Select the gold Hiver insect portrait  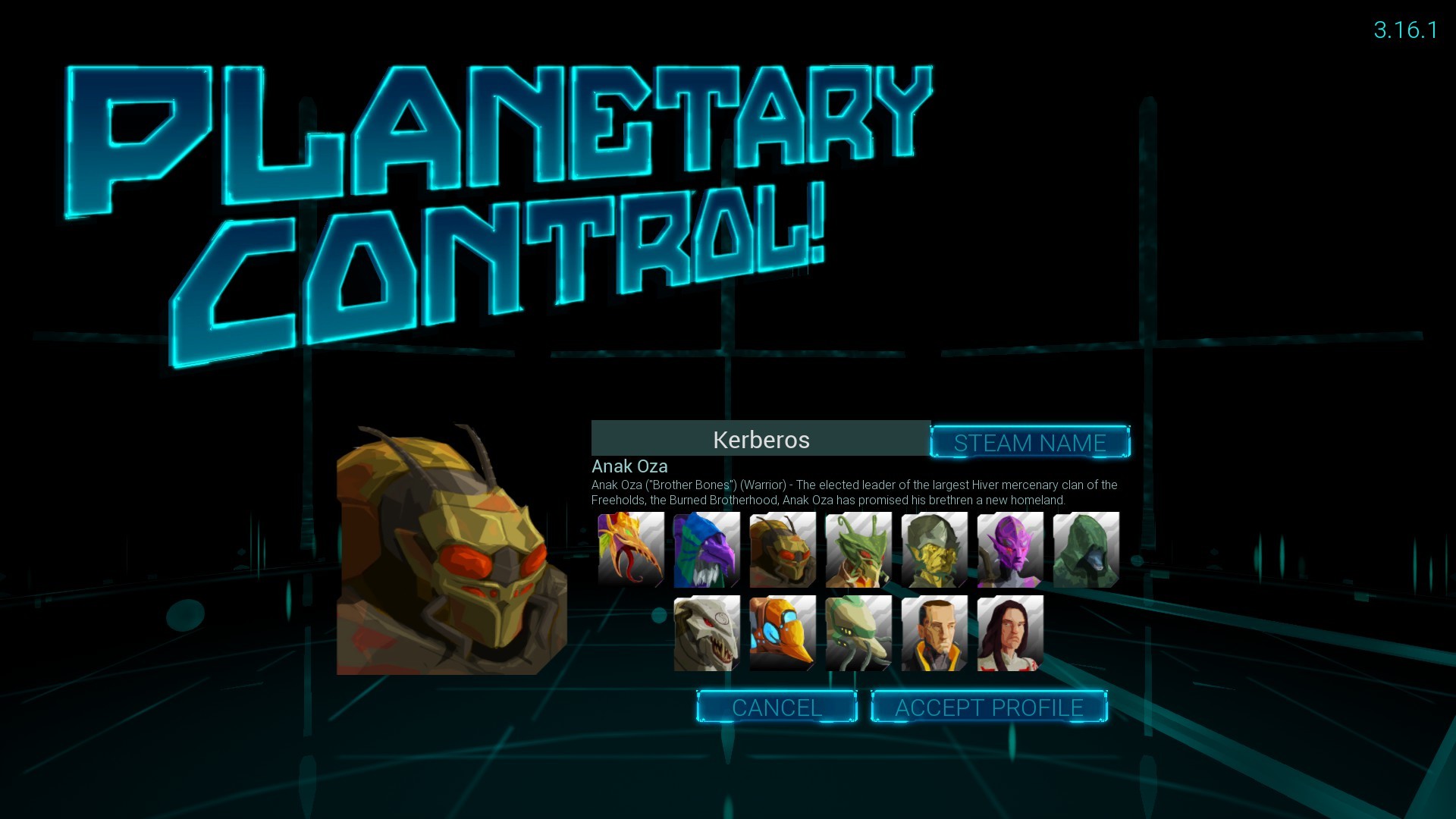[782, 550]
